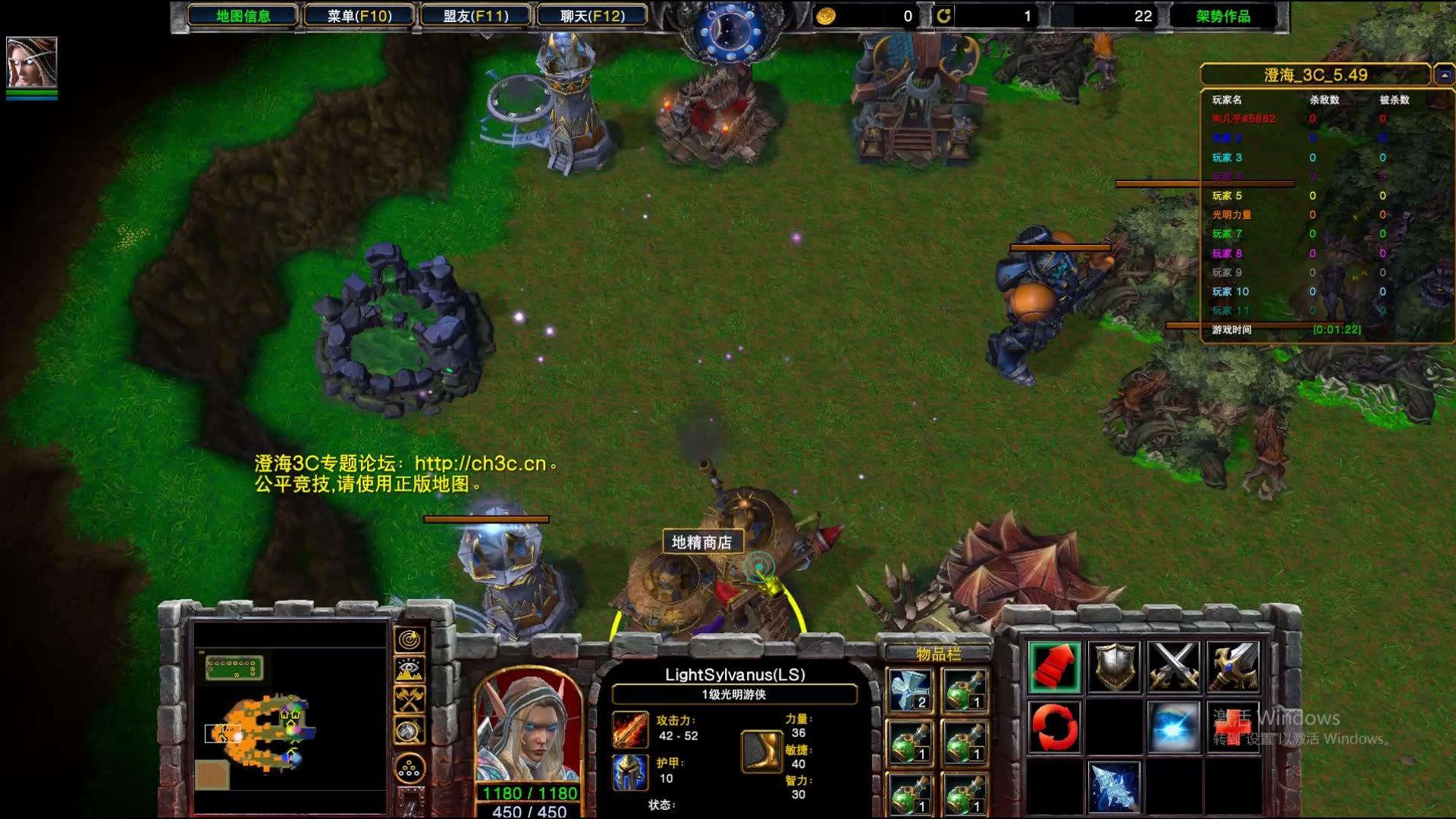Image resolution: width=1456 pixels, height=819 pixels.
Task: Open the formation movement toggle button
Action: click(409, 770)
